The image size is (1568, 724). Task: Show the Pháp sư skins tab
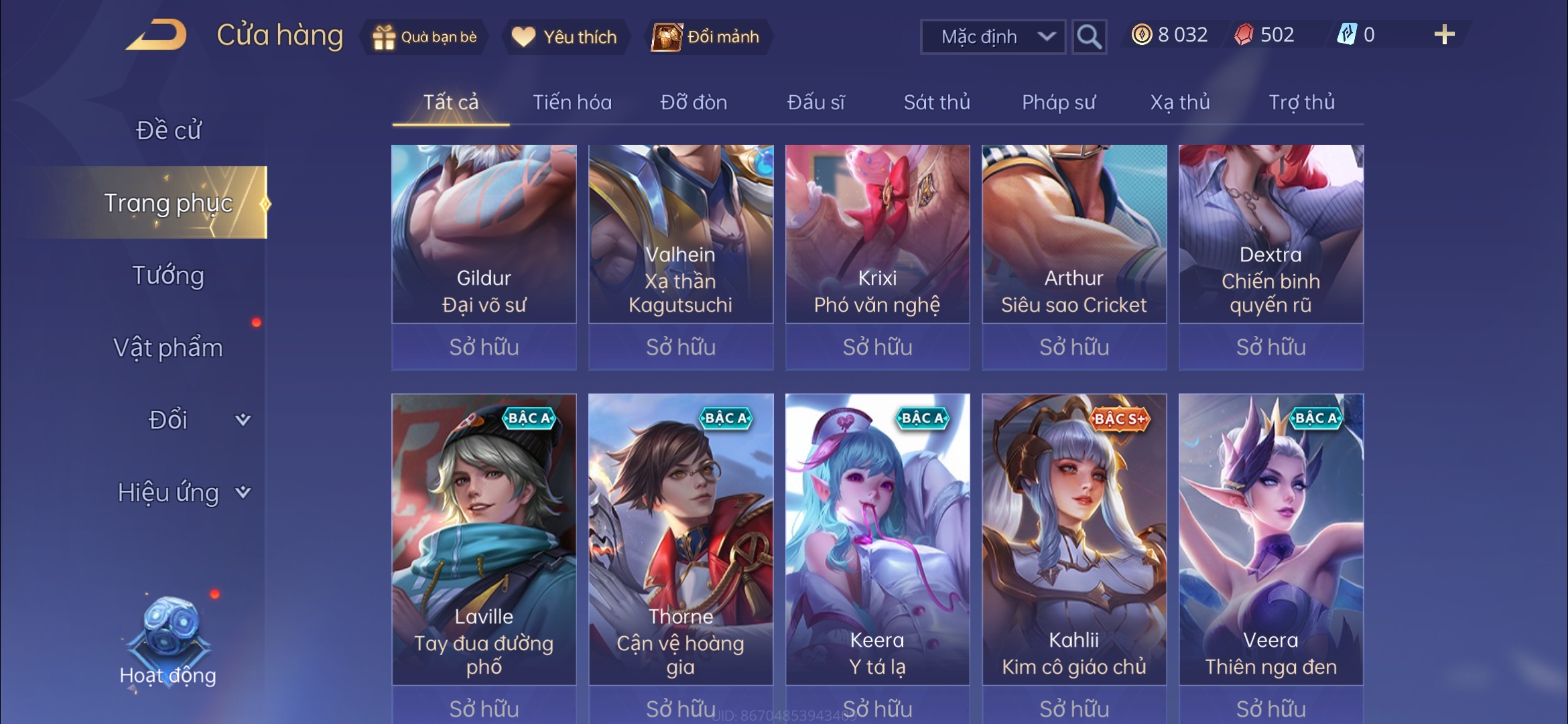[x=1058, y=103]
